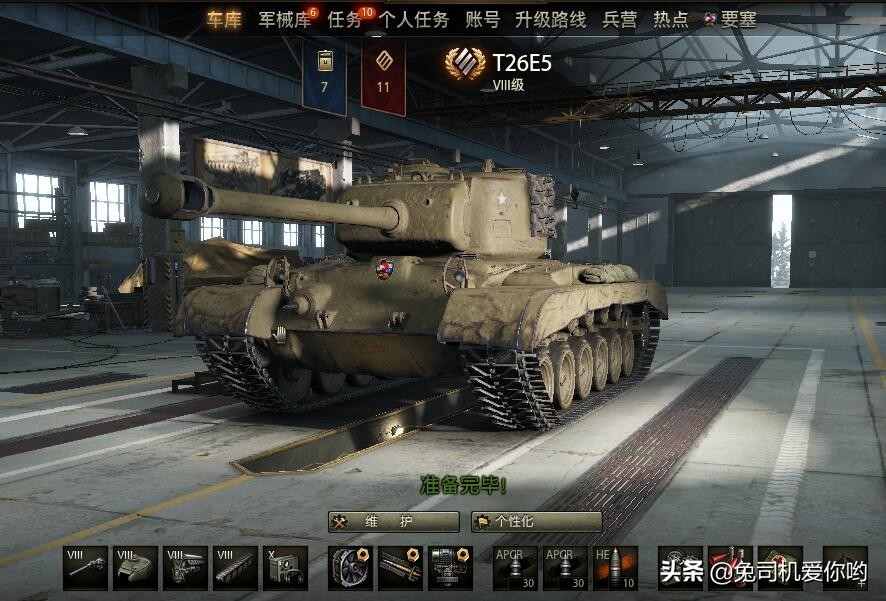Click the 维护 maintenance button
886x601 pixels.
[x=394, y=522]
